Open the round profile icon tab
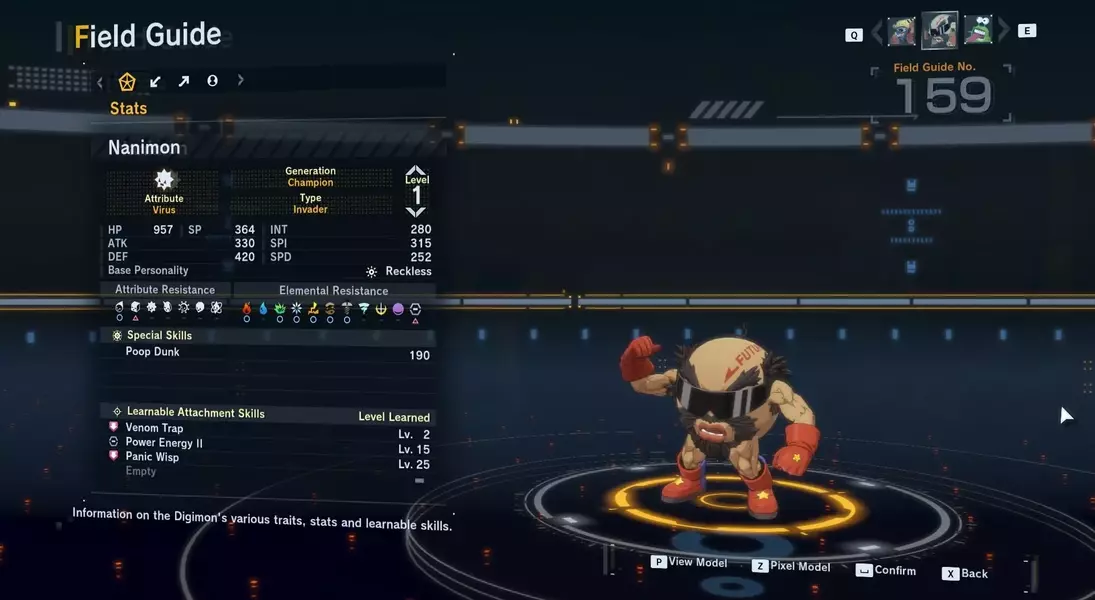This screenshot has width=1095, height=600. (212, 81)
